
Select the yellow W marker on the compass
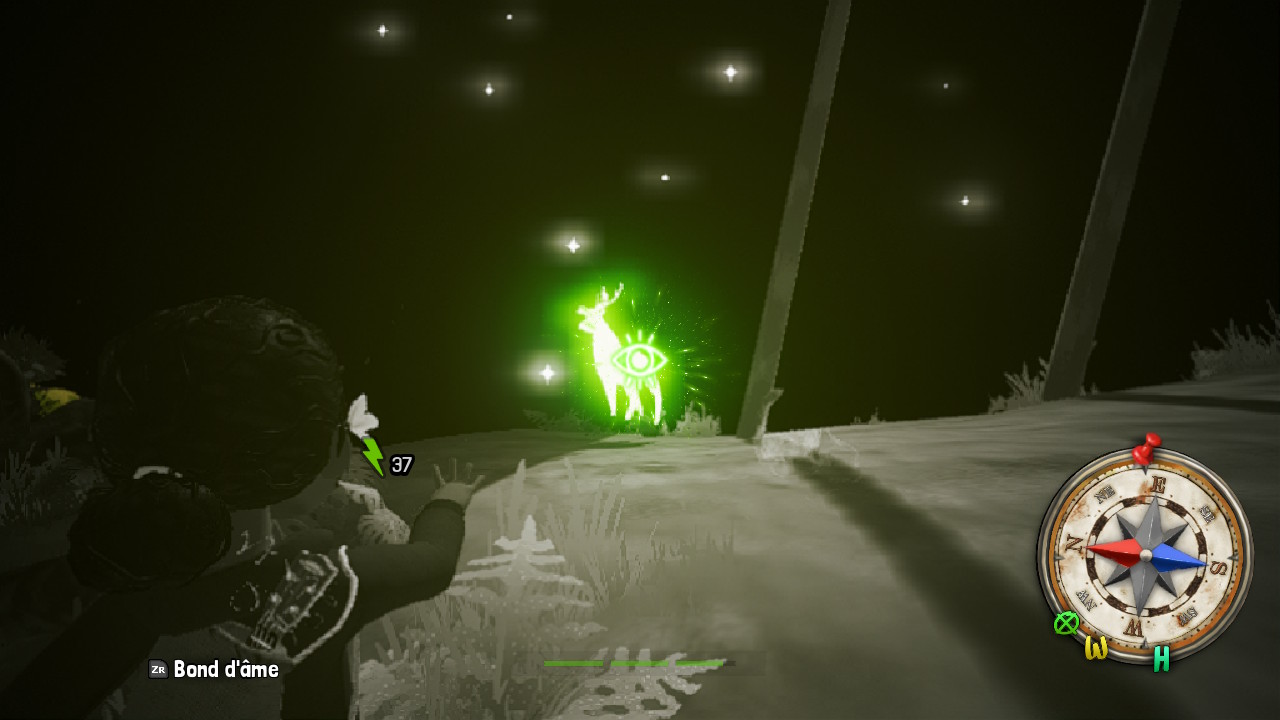[x=1097, y=648]
